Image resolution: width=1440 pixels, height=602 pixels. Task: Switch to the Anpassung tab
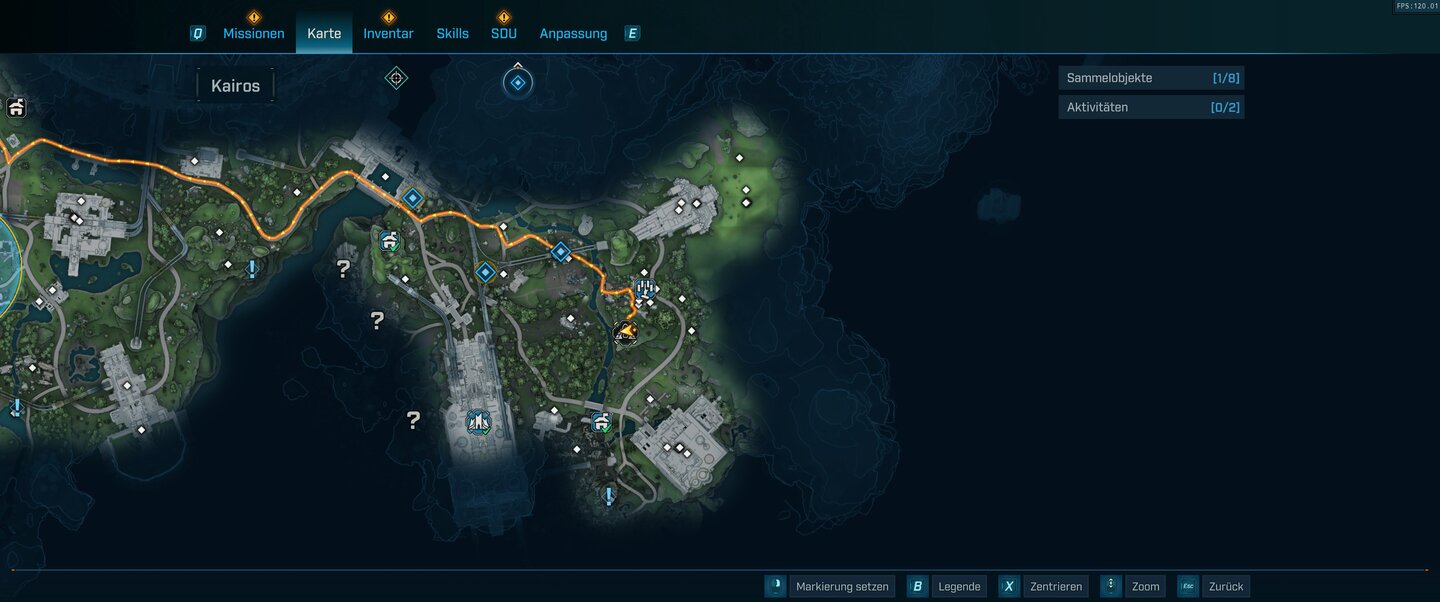pyautogui.click(x=573, y=33)
